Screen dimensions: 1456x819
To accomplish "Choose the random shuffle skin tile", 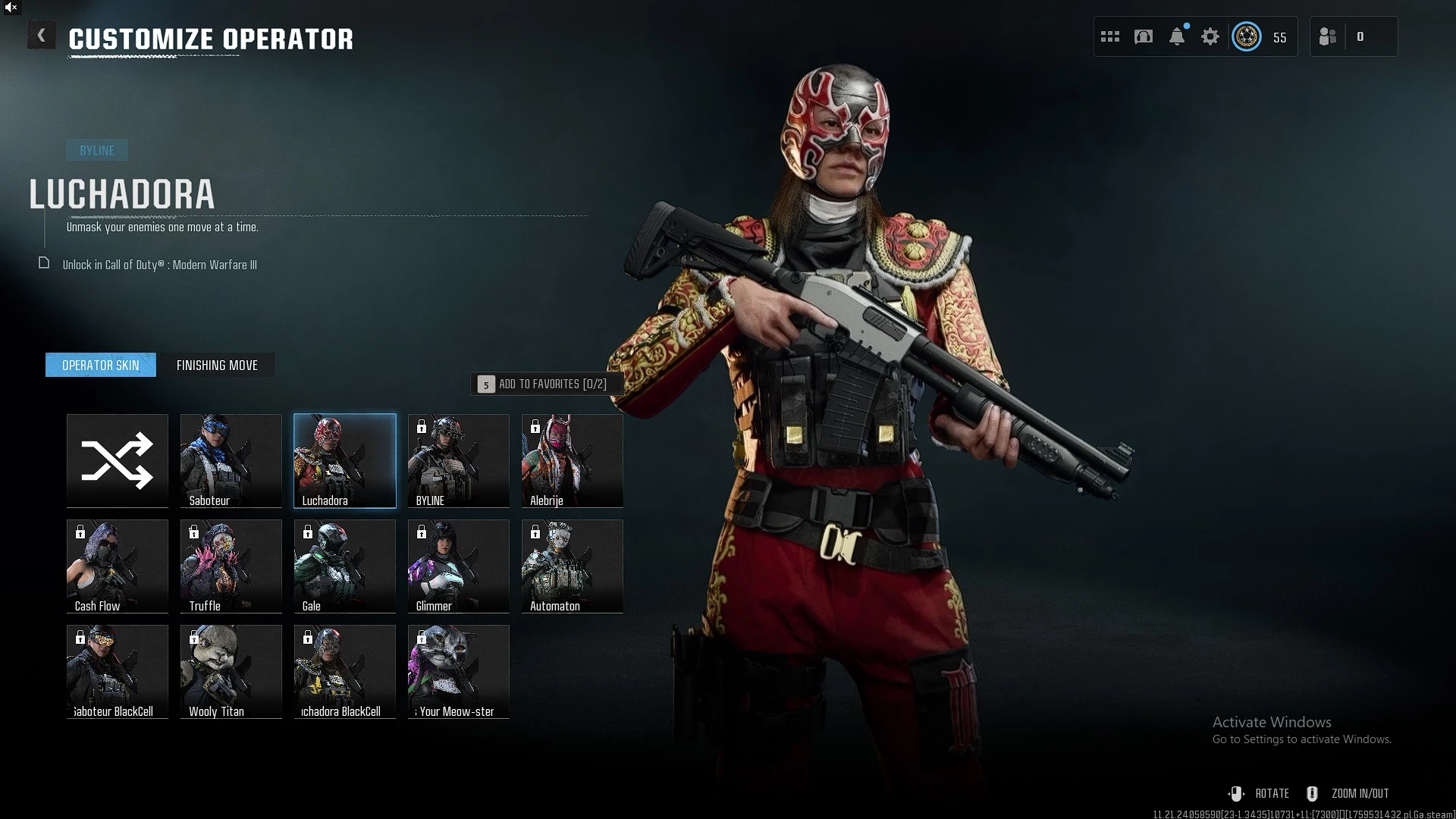I will click(118, 460).
